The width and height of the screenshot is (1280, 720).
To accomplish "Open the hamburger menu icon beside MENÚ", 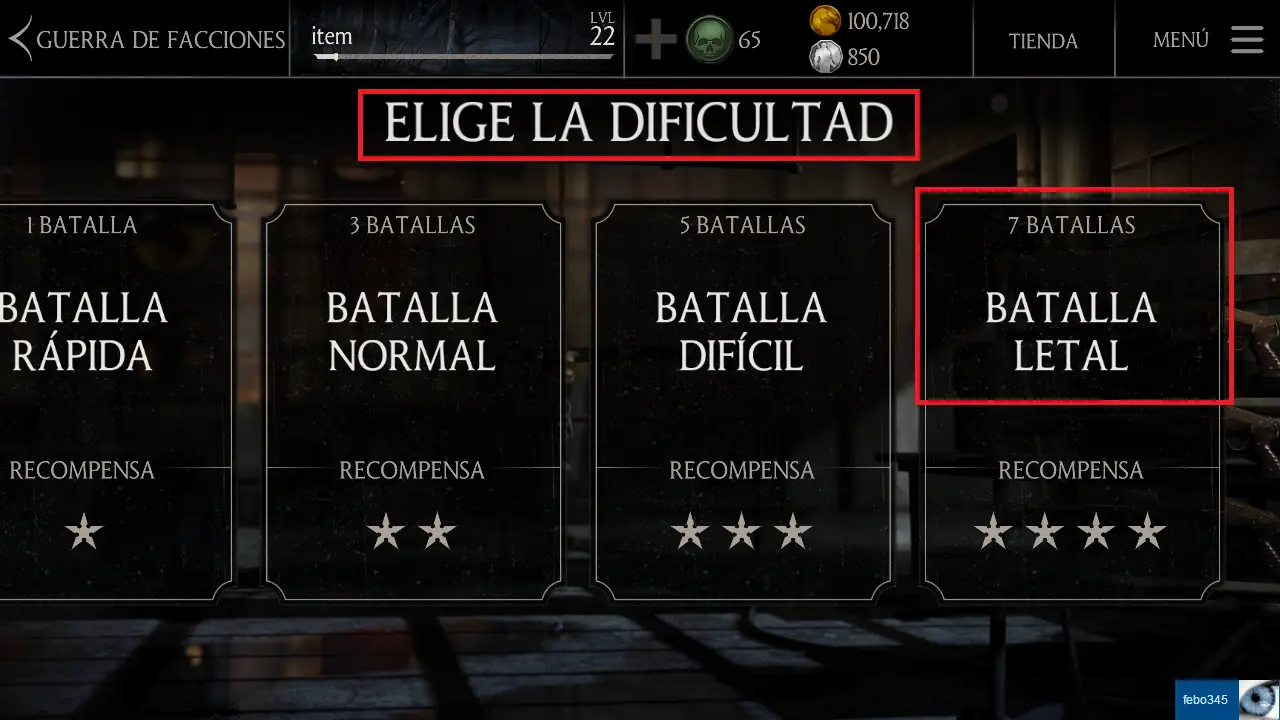I will (x=1246, y=40).
